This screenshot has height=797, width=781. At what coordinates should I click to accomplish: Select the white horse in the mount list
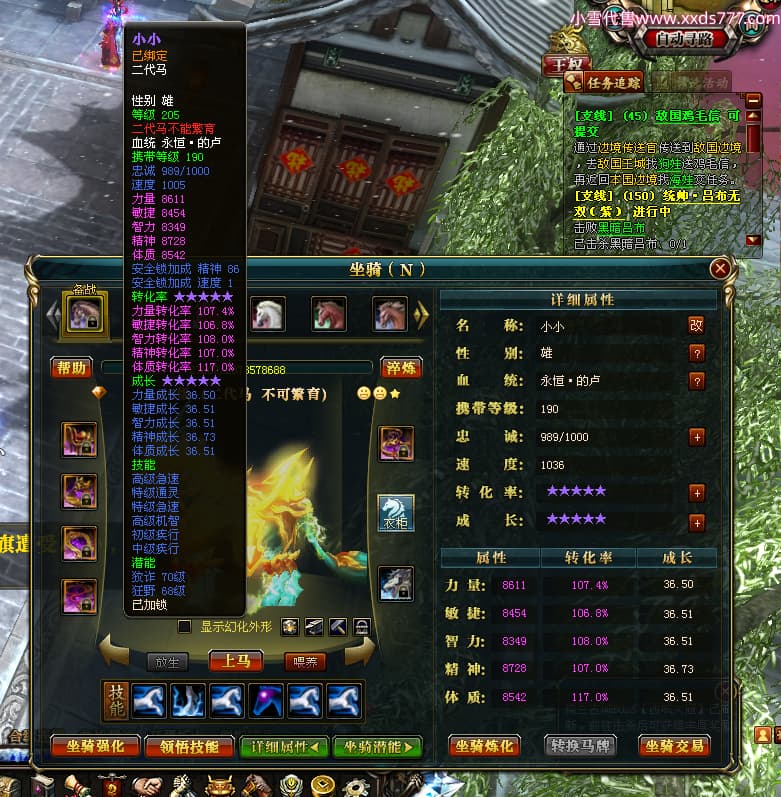click(x=267, y=314)
